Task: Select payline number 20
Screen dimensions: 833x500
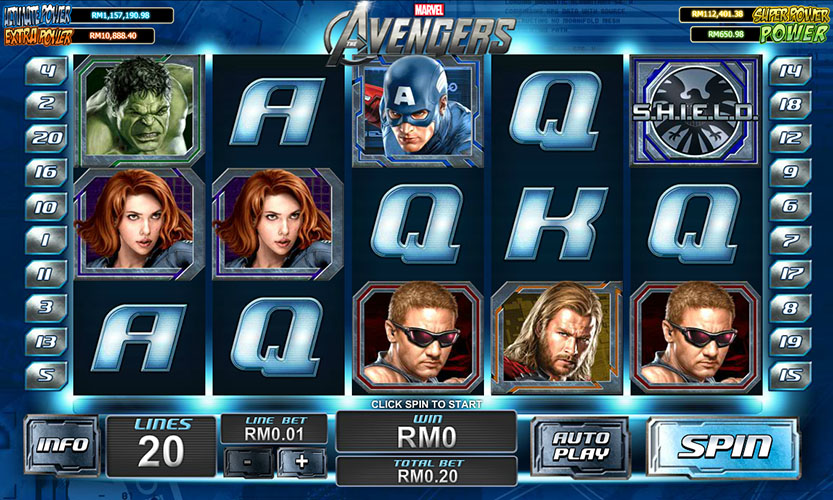Action: [46, 137]
